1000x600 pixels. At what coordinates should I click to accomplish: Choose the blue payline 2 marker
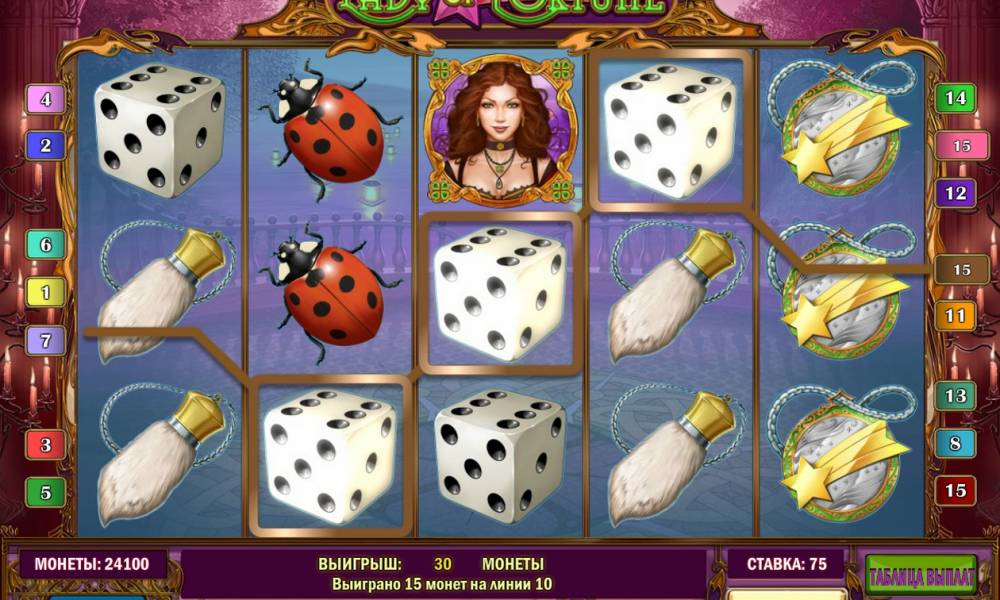tap(46, 146)
